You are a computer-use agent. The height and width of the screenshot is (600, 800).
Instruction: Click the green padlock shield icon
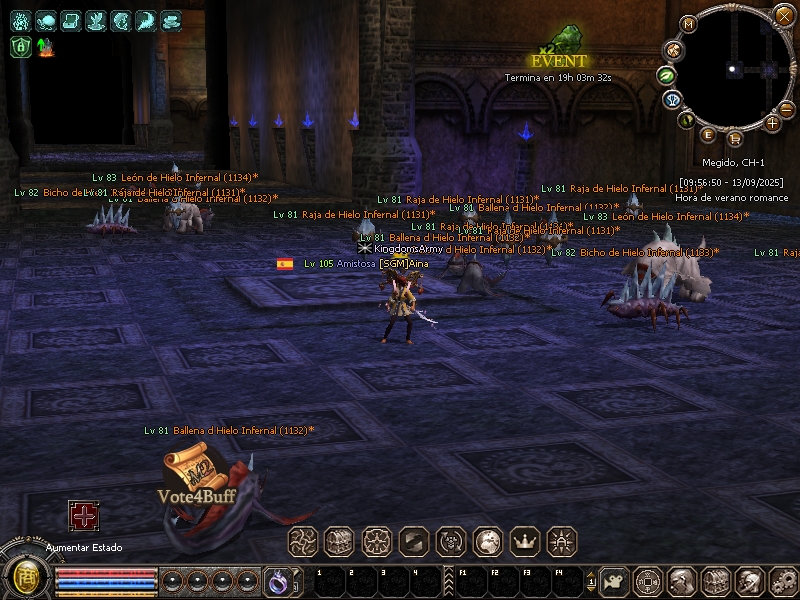[20, 46]
